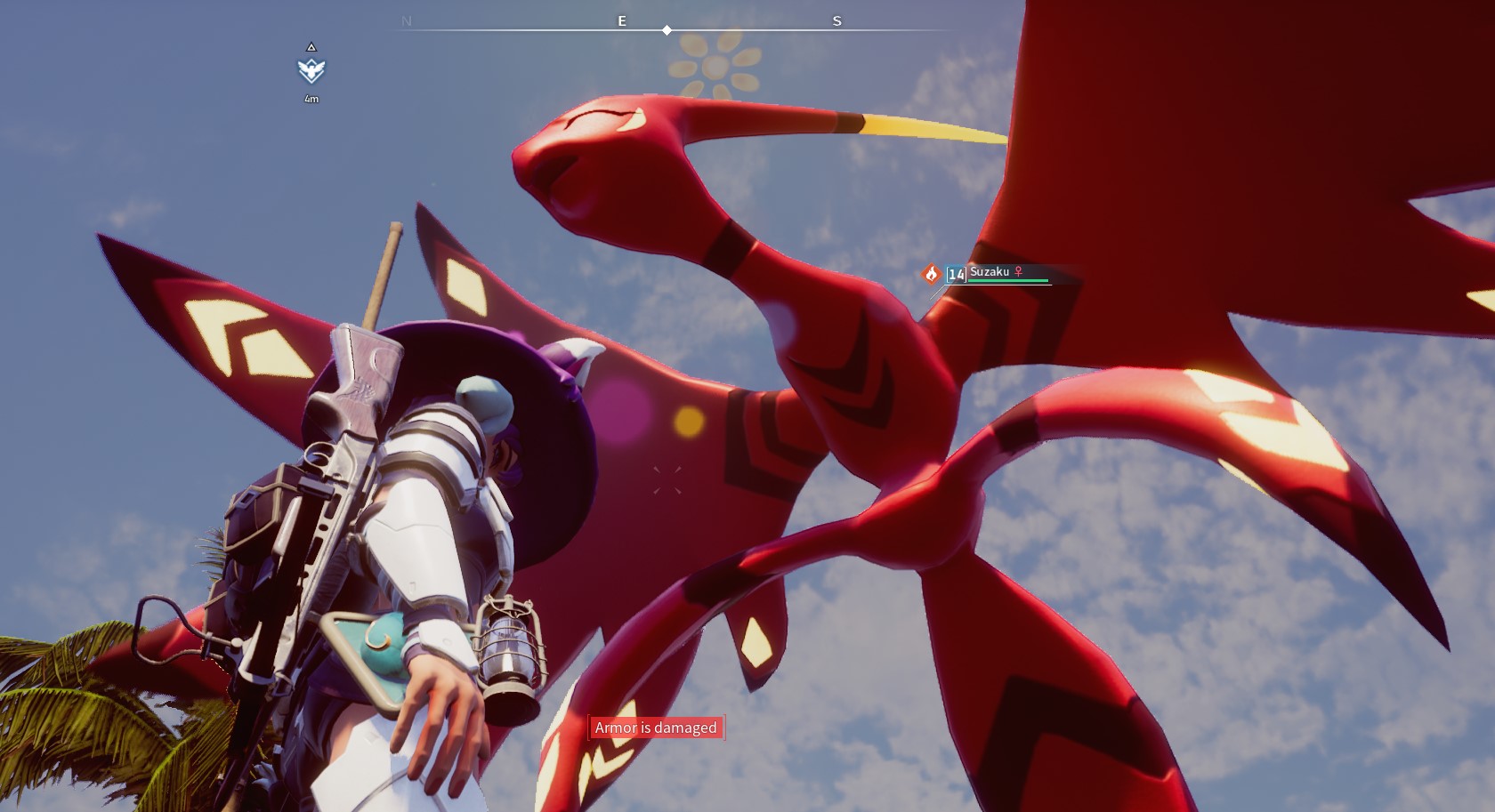1495x812 pixels.
Task: Click the winged waypoint marker showing 4m
Action: pyautogui.click(x=311, y=70)
